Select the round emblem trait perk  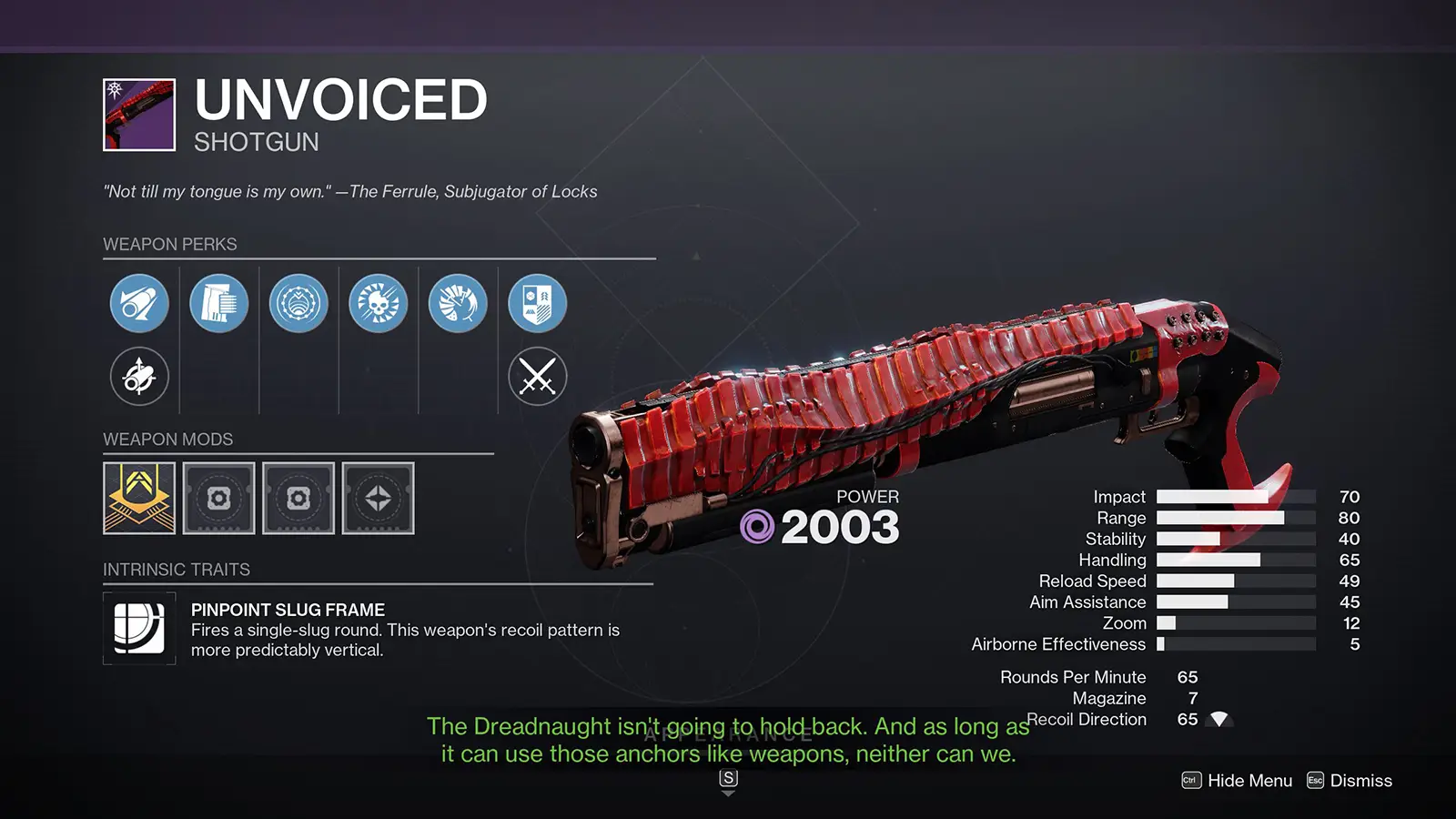tap(298, 303)
